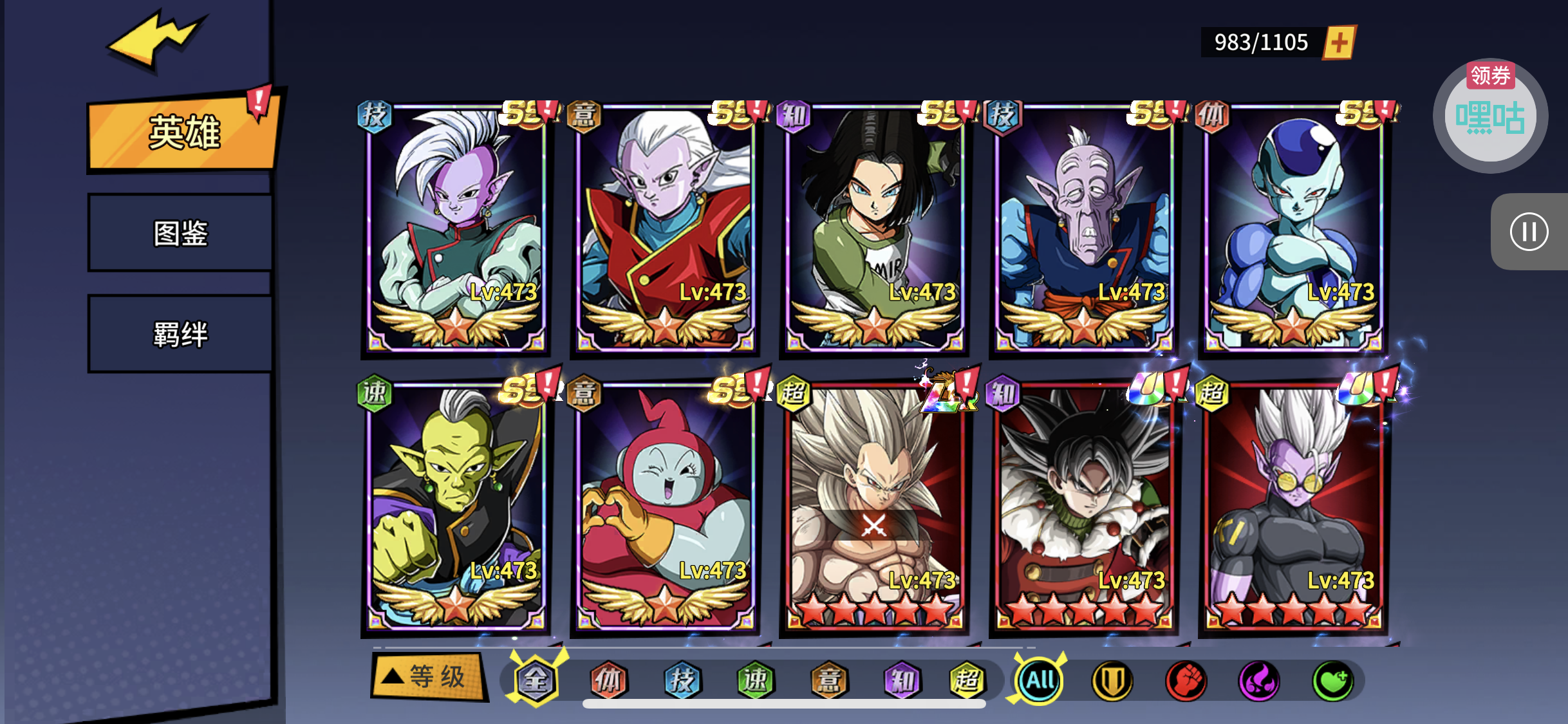This screenshot has height=724, width=1568.
Task: Select the heart-gesture pink-hooded hero card
Action: (x=665, y=505)
